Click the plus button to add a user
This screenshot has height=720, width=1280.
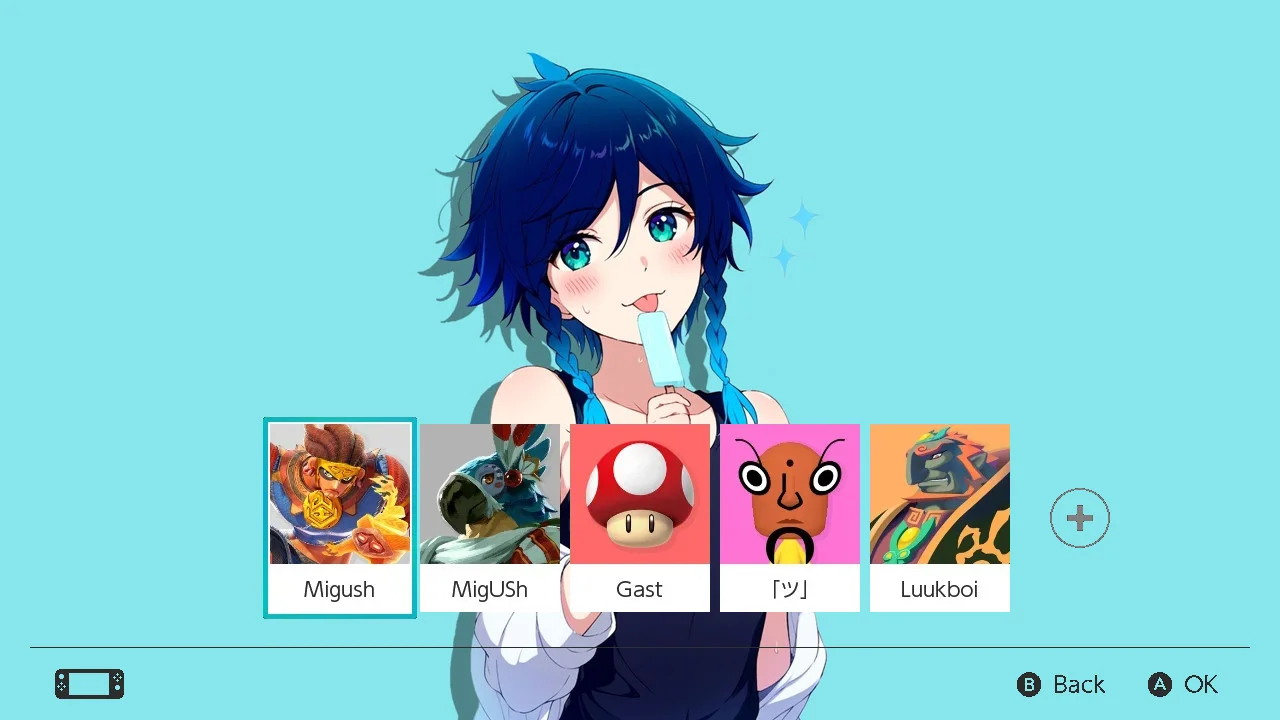click(x=1079, y=517)
